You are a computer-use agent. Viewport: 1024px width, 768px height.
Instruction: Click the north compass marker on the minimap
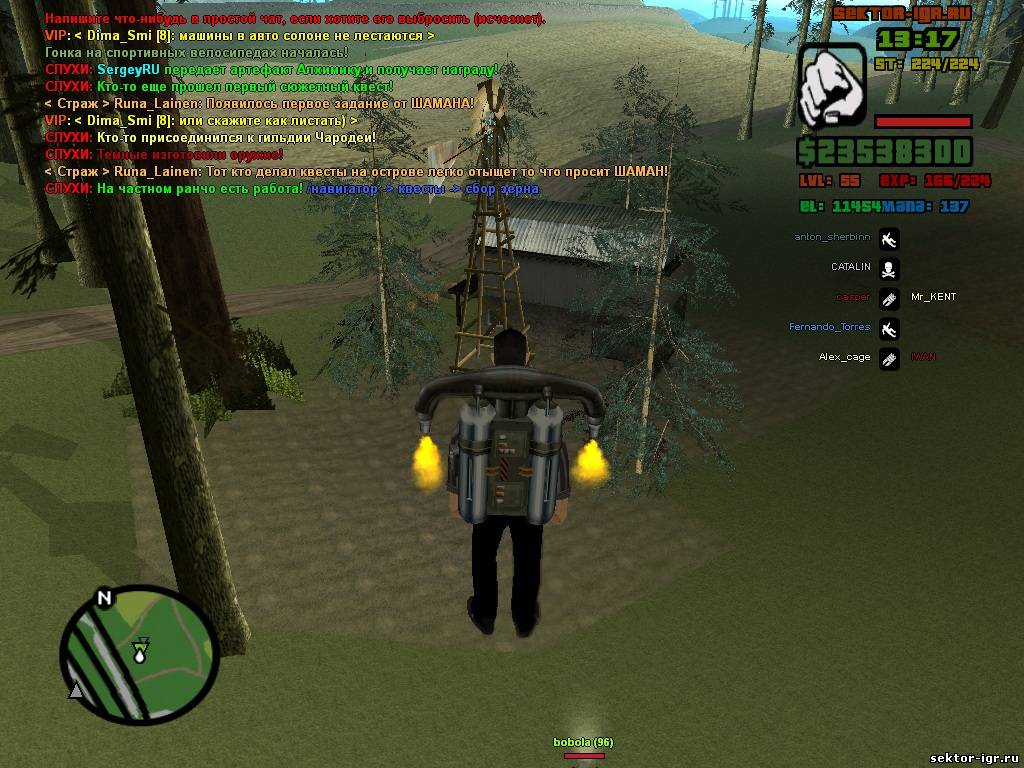pyautogui.click(x=103, y=599)
